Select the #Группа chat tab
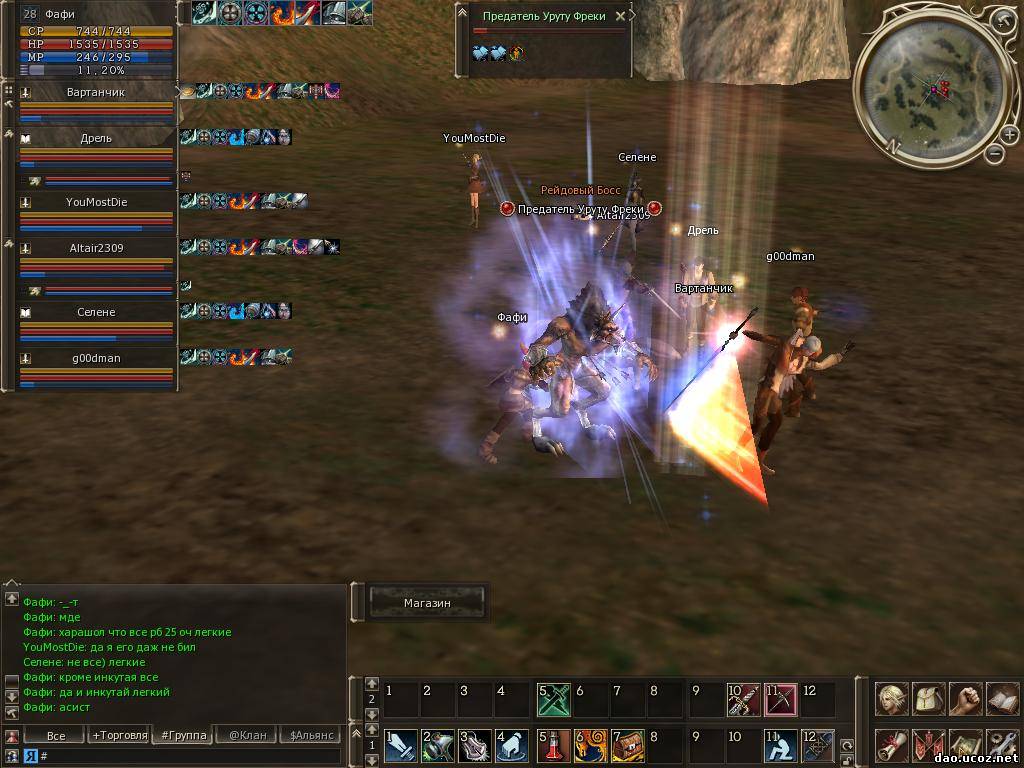 point(184,736)
